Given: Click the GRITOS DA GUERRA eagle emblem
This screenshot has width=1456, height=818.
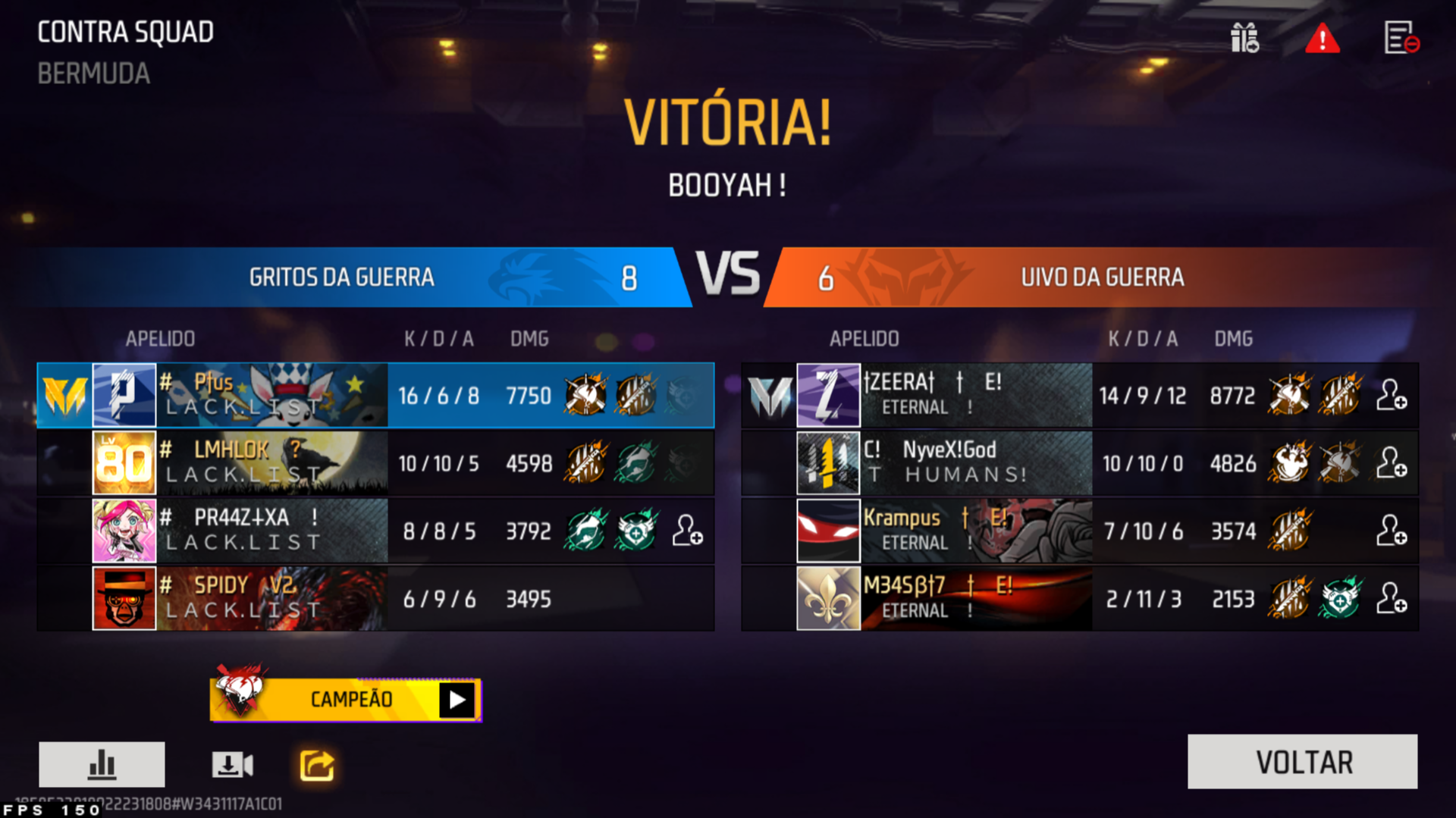Looking at the screenshot, I should [525, 277].
